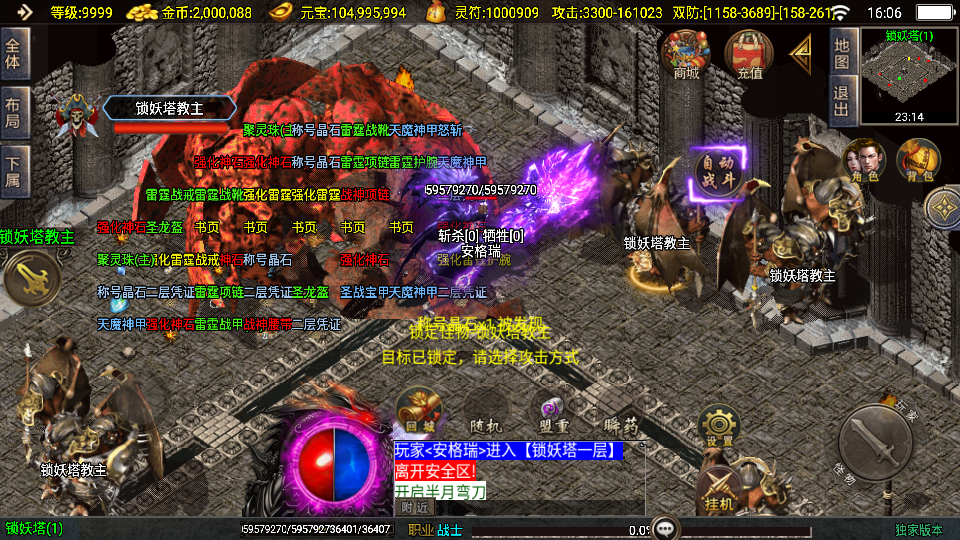The height and width of the screenshot is (540, 960).
Task: Switch chat to the 附近 nearby channel
Action: point(413,507)
